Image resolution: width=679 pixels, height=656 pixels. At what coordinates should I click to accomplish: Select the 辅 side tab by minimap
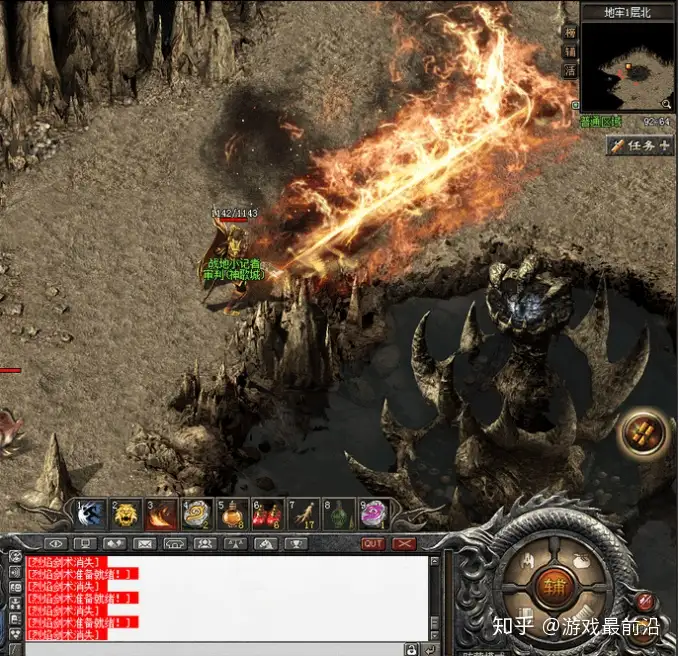(570, 51)
